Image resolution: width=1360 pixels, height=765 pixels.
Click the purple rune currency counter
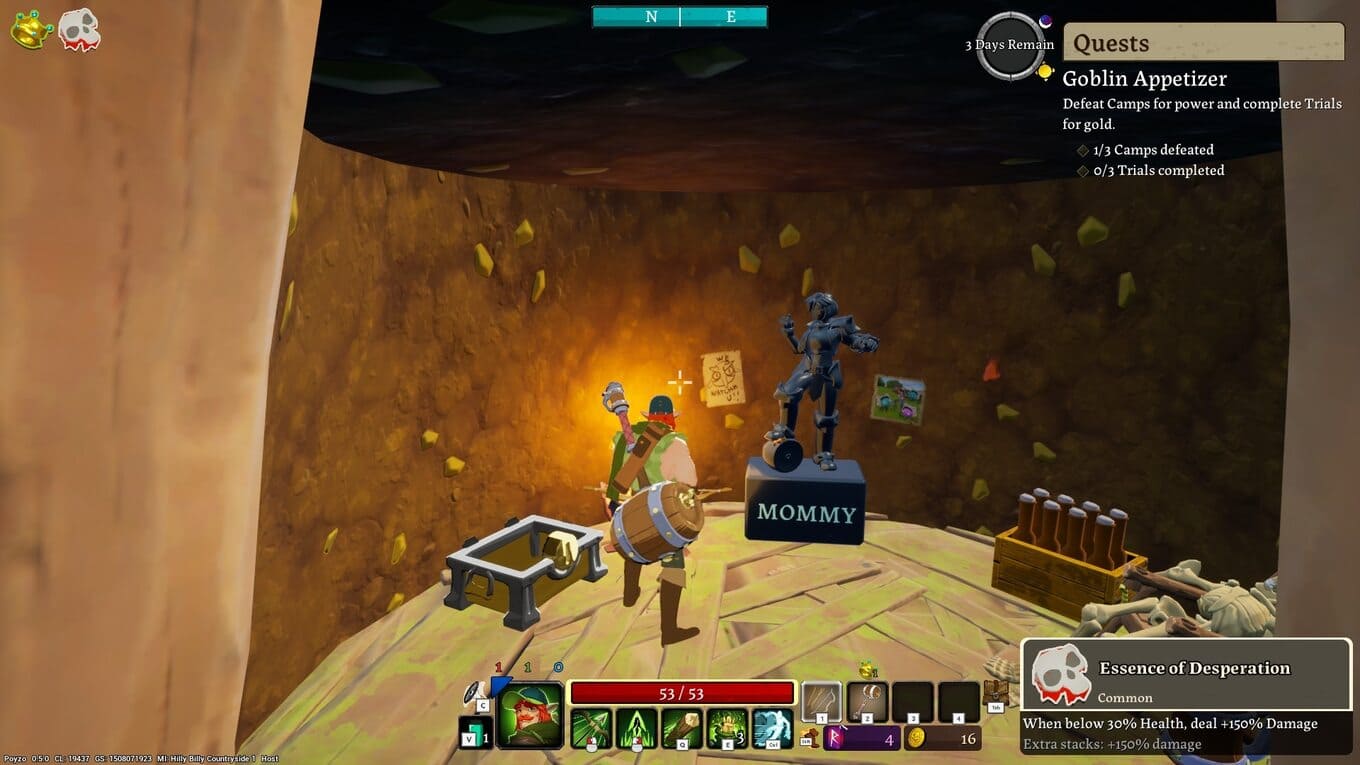(862, 739)
